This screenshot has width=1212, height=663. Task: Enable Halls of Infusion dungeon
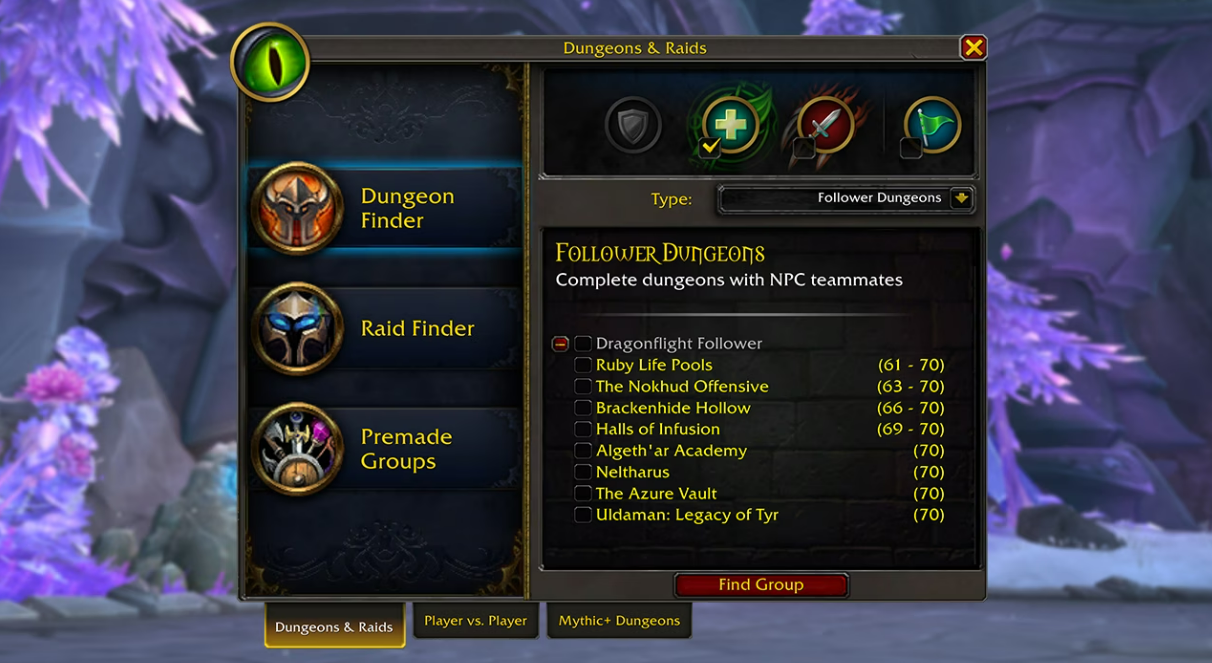click(x=583, y=430)
